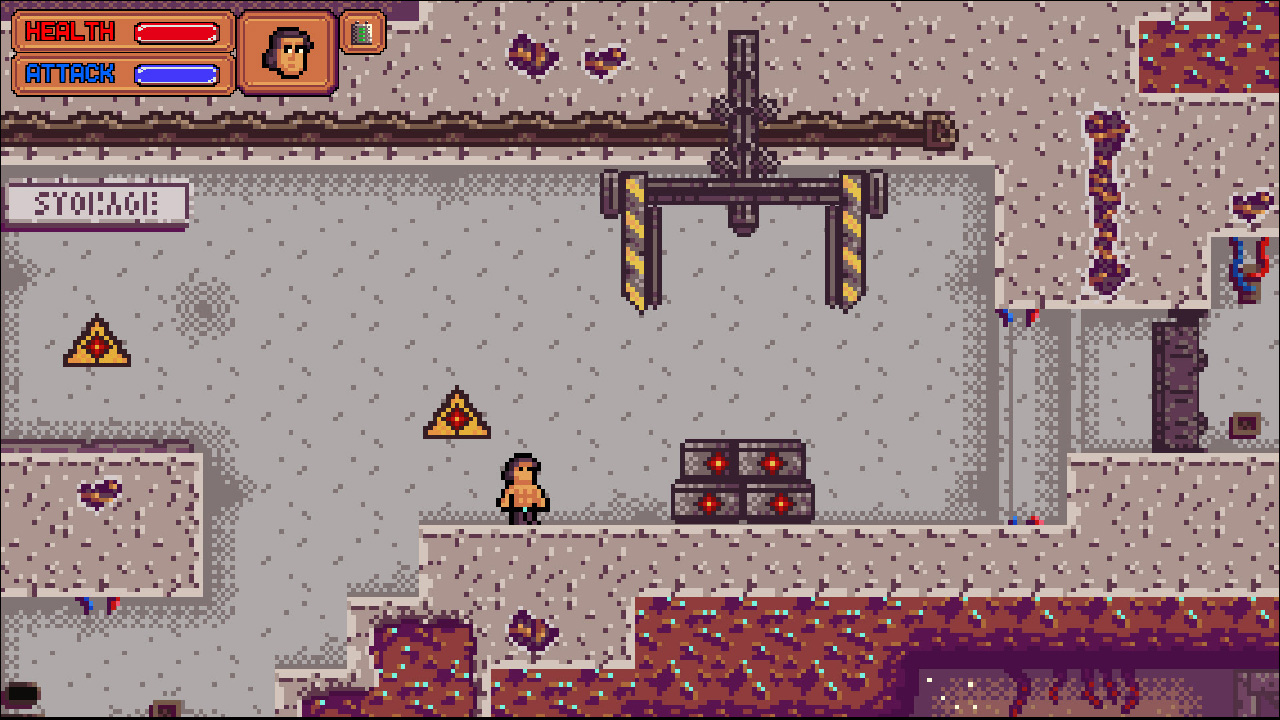Click the crate with glowing red gem
This screenshot has height=720, width=1280.
tap(717, 463)
